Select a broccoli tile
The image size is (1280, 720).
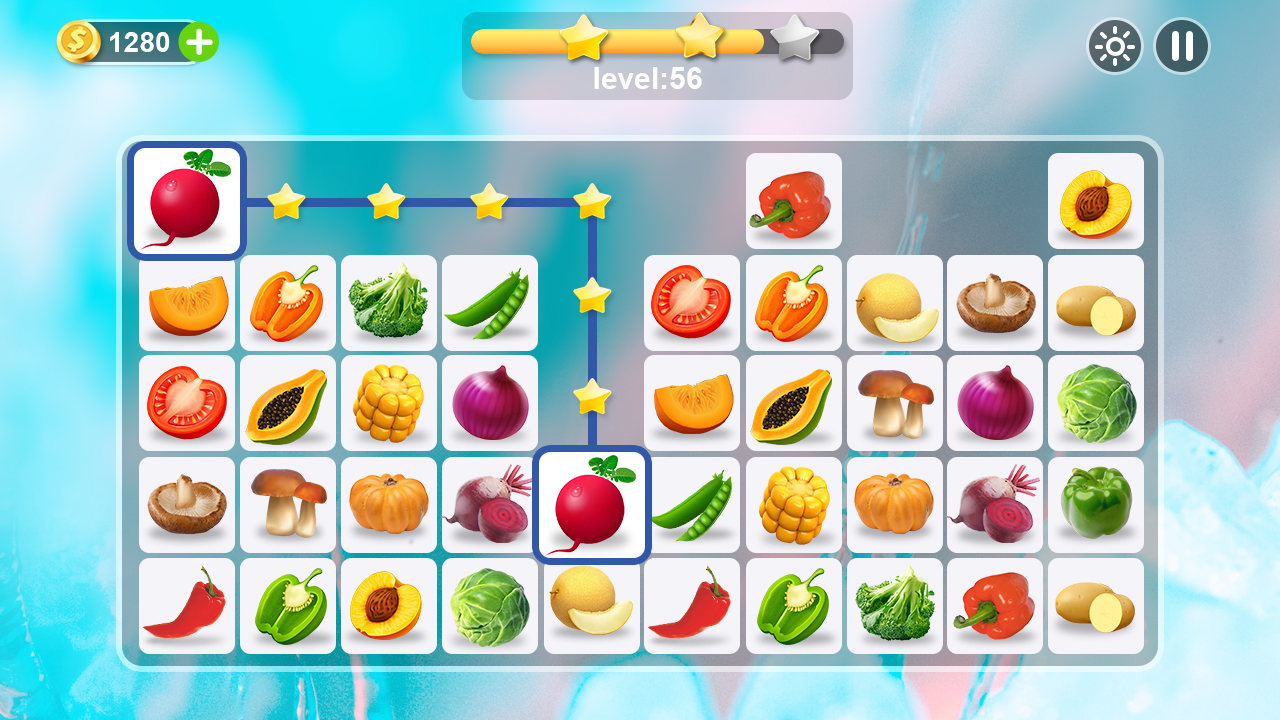[x=389, y=302]
